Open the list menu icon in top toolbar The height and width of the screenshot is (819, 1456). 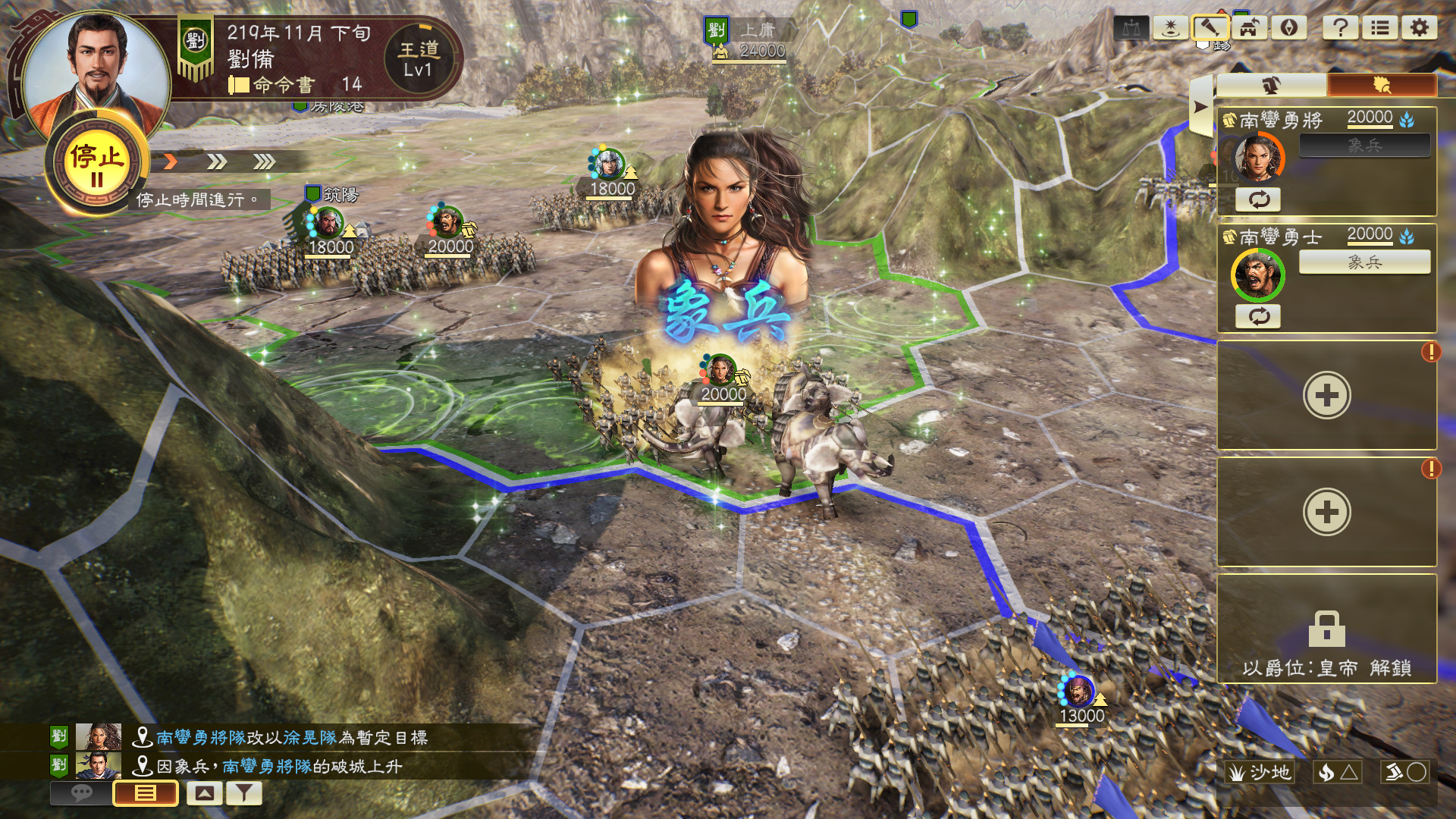1379,28
